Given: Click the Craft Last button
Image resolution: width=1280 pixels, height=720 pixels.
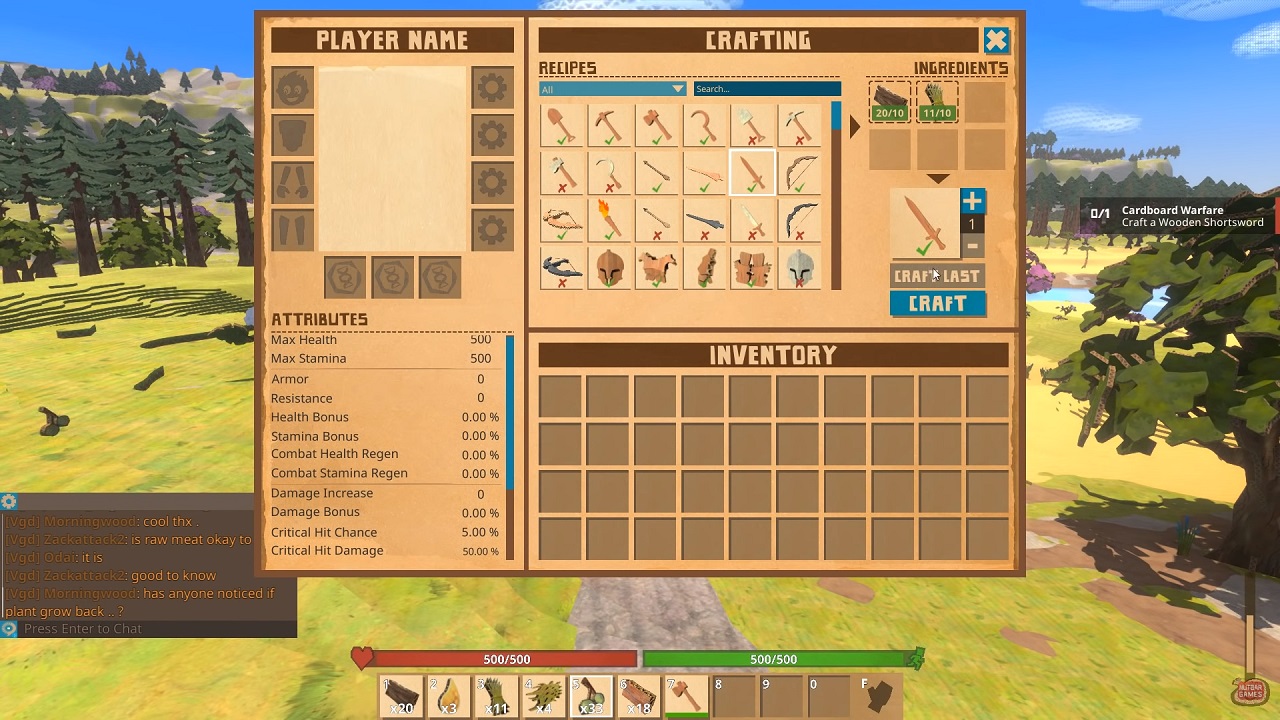Looking at the screenshot, I should (x=937, y=276).
